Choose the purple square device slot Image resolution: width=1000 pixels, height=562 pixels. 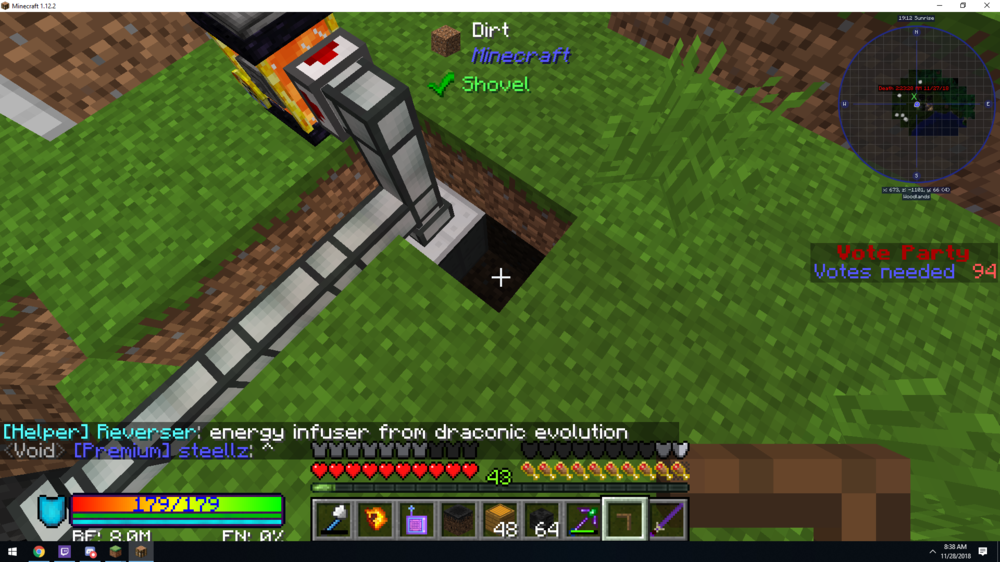pyautogui.click(x=417, y=520)
